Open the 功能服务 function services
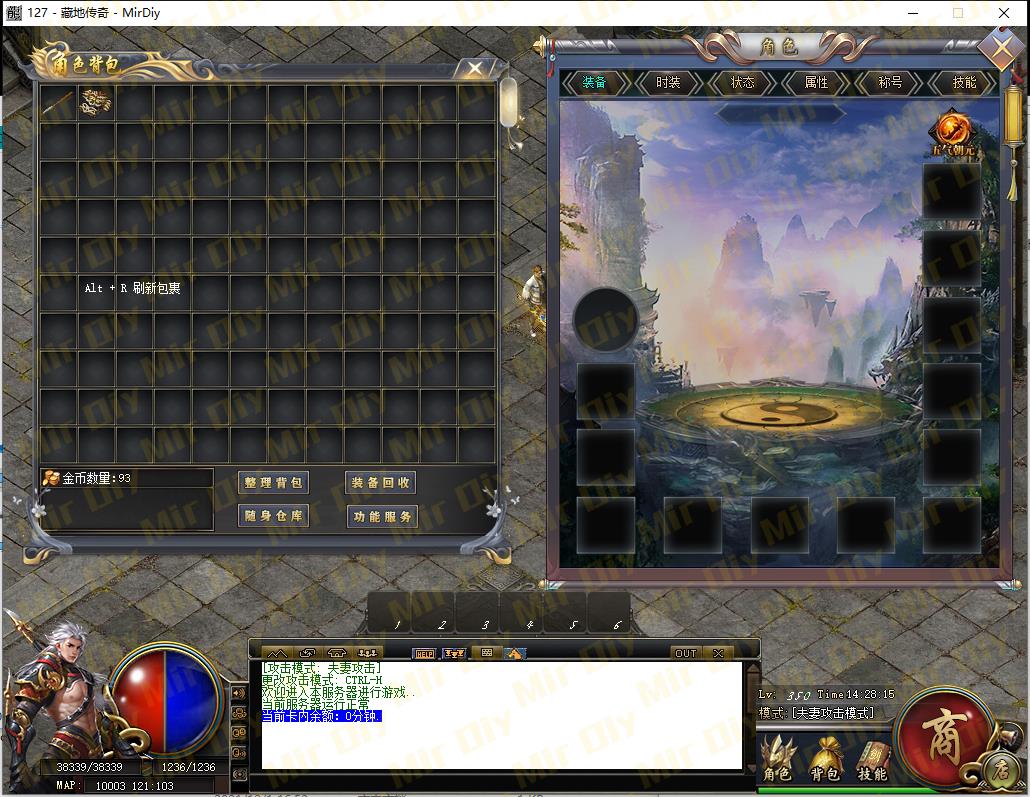The image size is (1030, 797). pyautogui.click(x=380, y=517)
